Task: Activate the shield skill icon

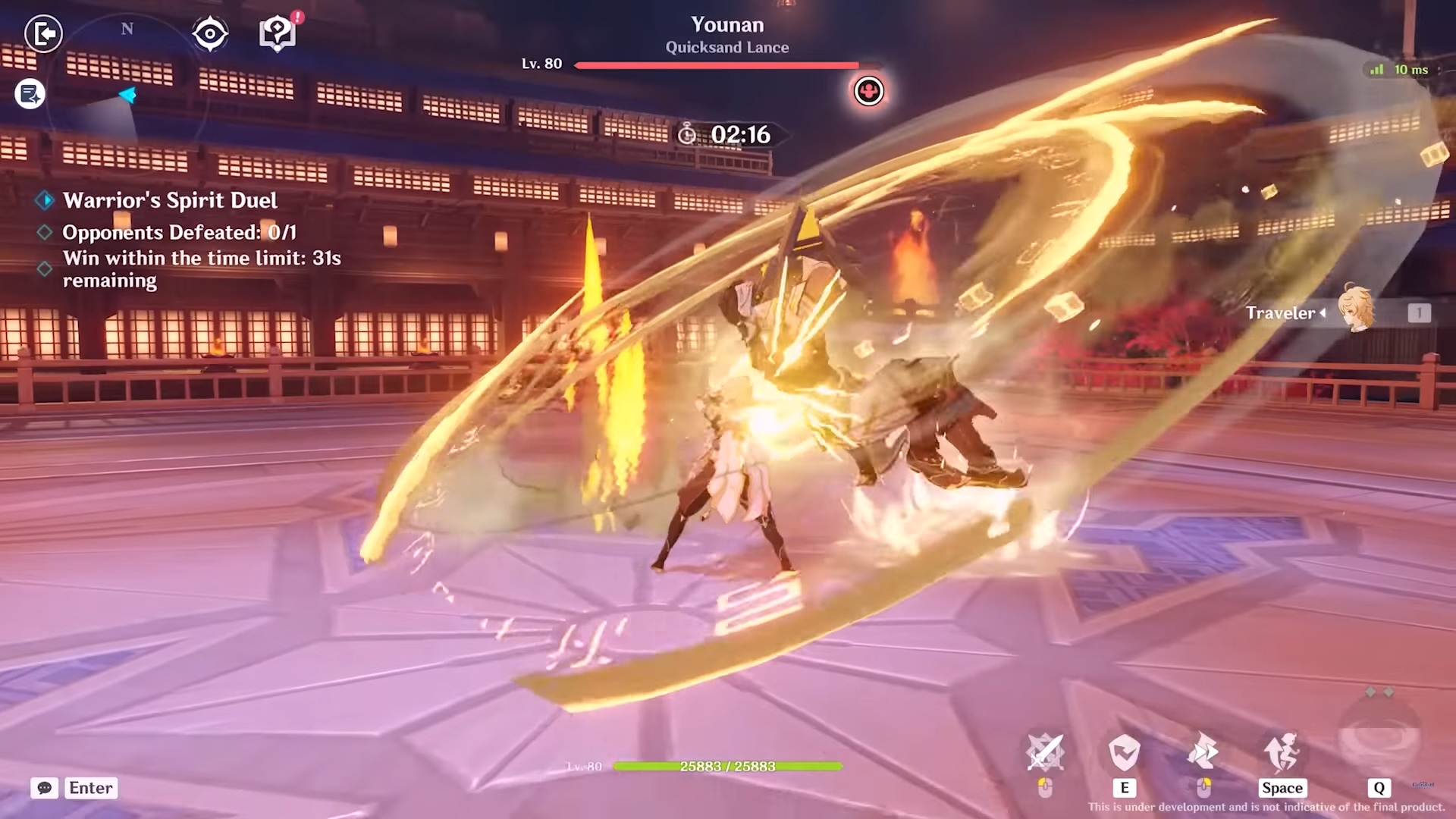Action: [x=1124, y=753]
